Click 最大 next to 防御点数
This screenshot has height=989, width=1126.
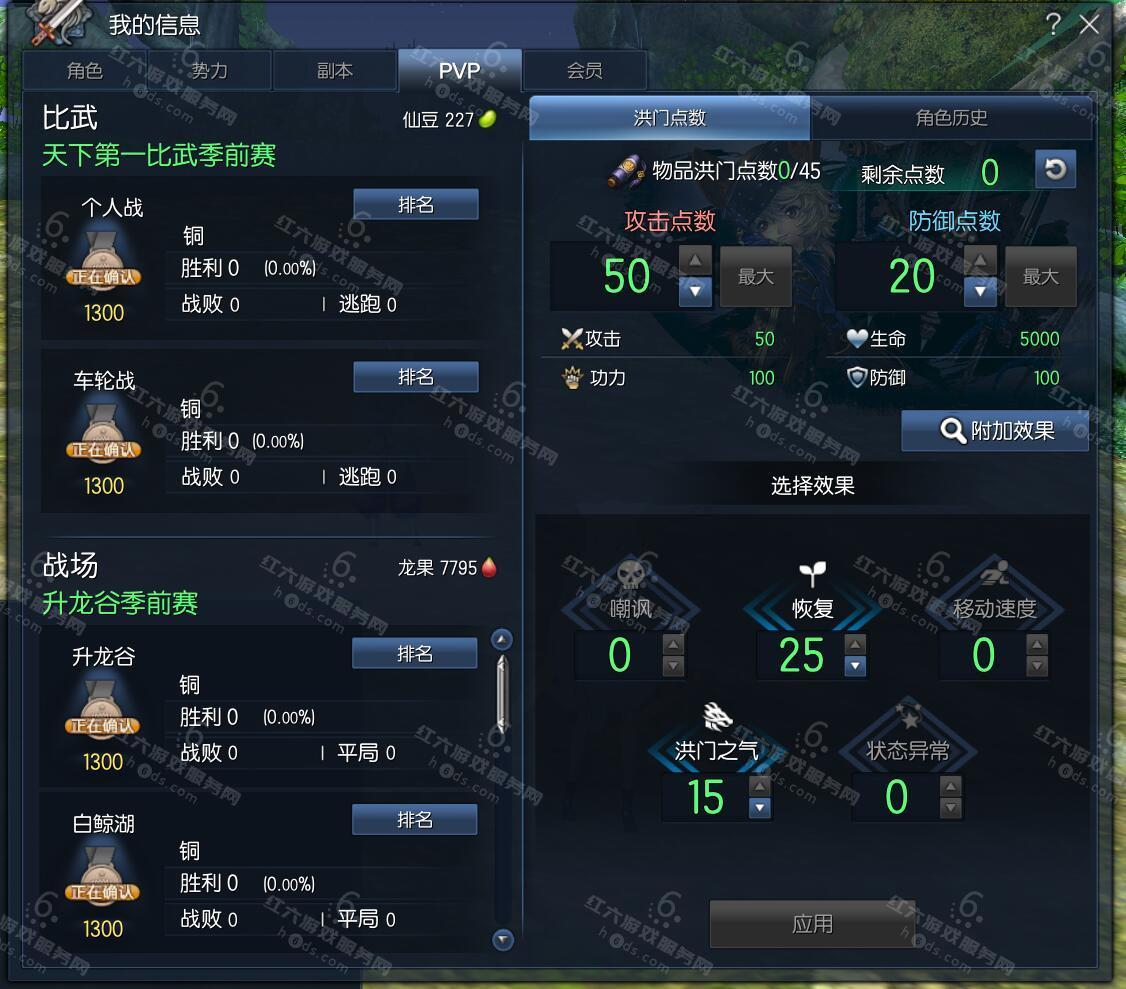coord(1040,277)
